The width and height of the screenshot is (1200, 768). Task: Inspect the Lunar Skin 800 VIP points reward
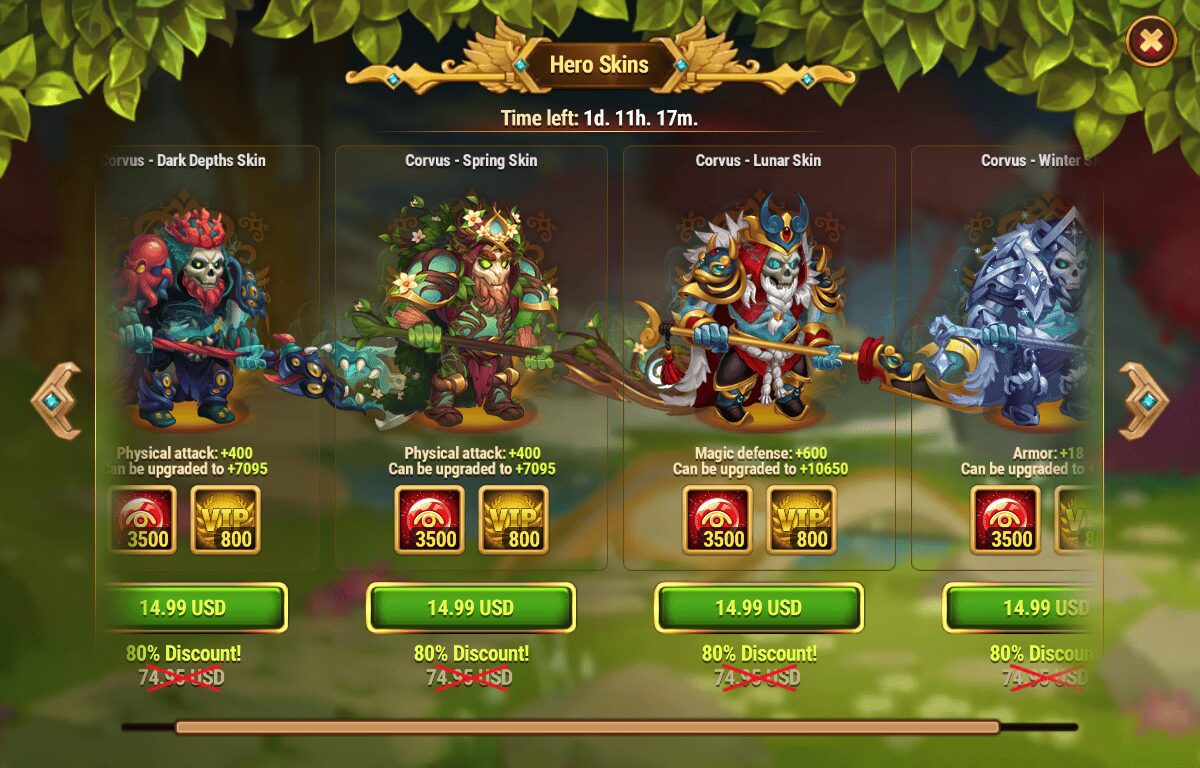pyautogui.click(x=801, y=520)
